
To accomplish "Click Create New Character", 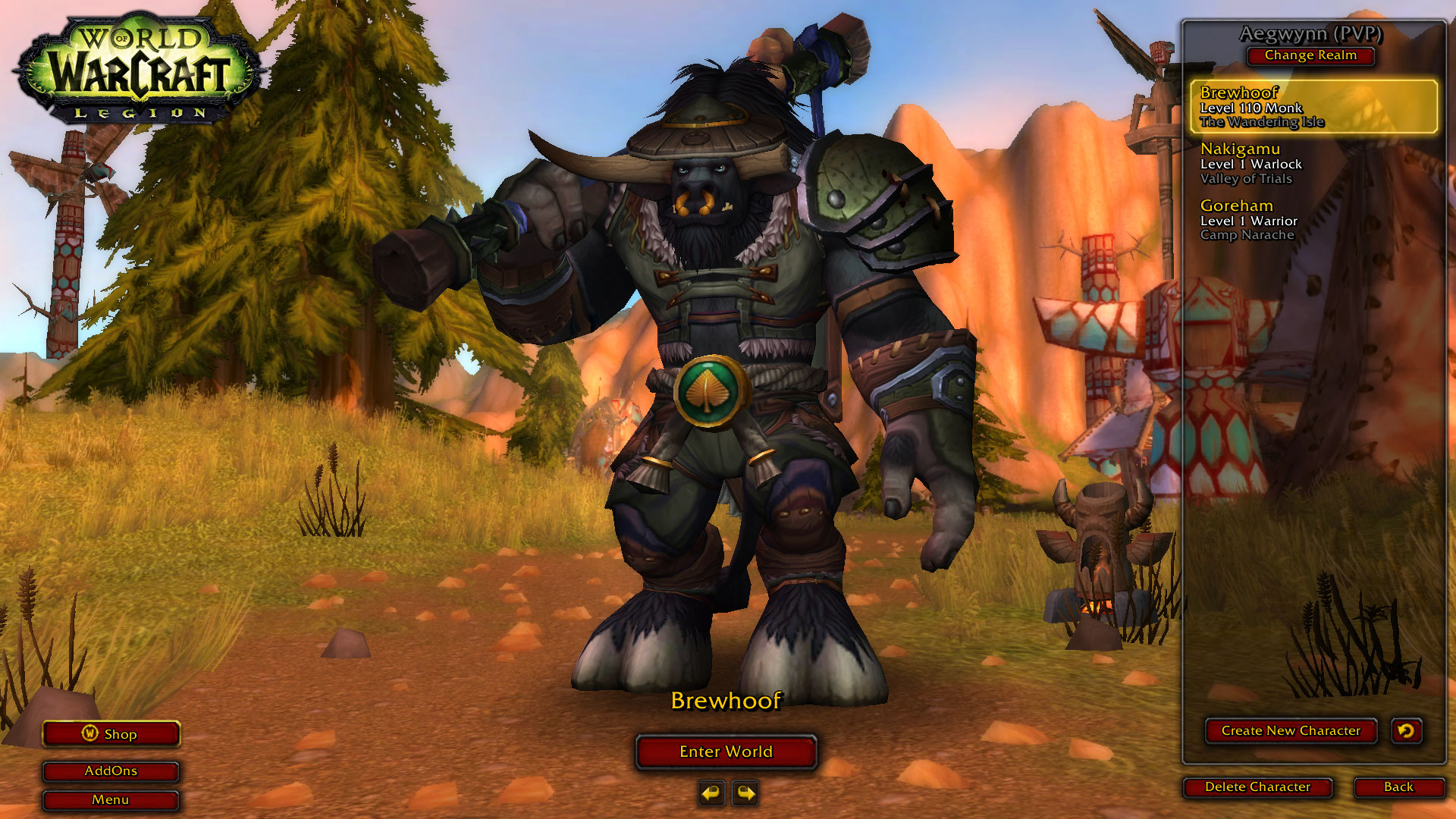I will [1291, 730].
